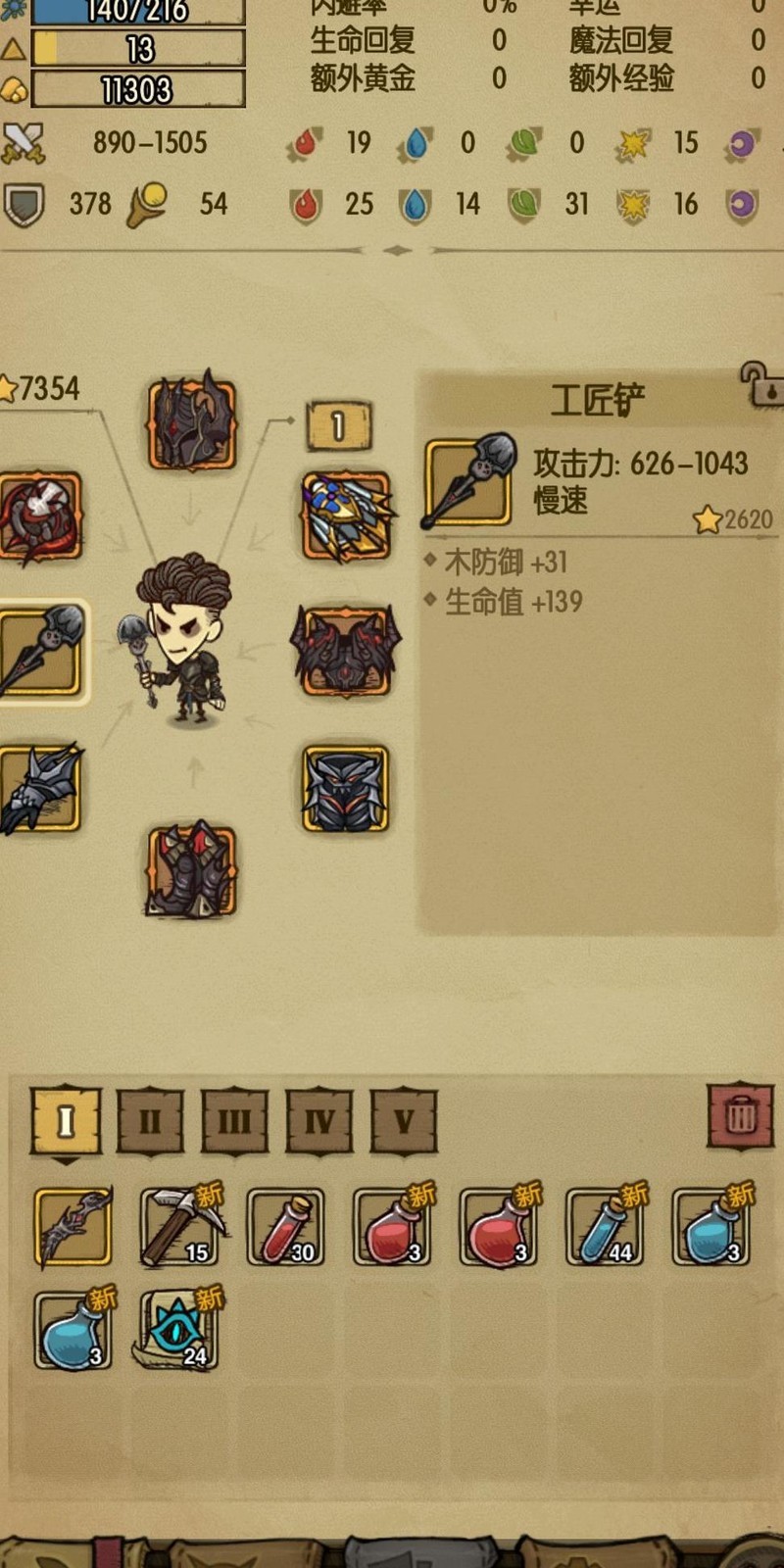Switch to inventory tab II
Image resolution: width=784 pixels, height=1568 pixels.
point(150,1120)
